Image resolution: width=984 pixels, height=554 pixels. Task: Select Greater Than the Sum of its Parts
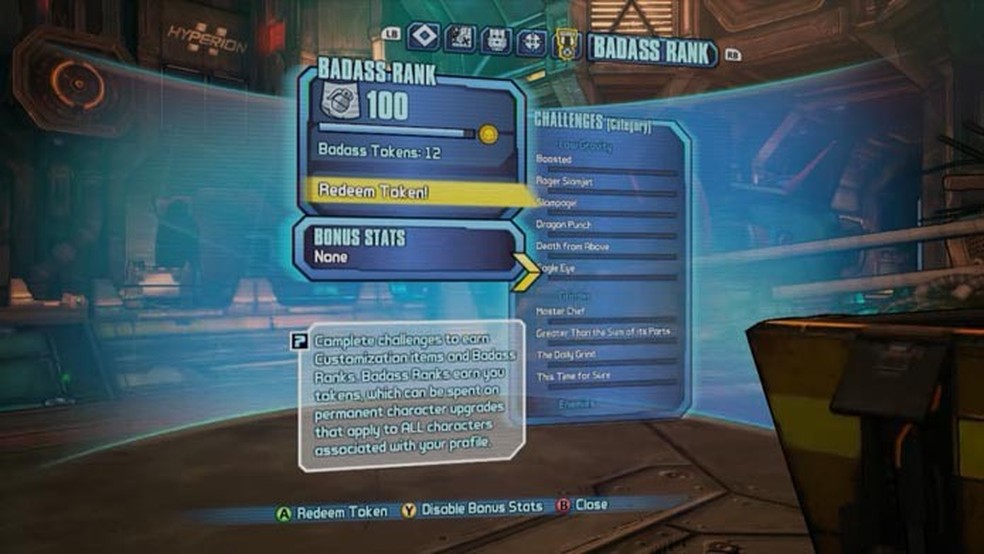point(603,332)
